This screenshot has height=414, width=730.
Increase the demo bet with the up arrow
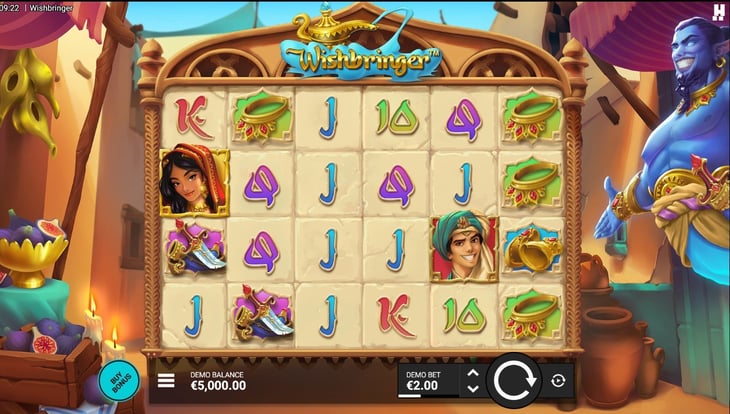[473, 372]
